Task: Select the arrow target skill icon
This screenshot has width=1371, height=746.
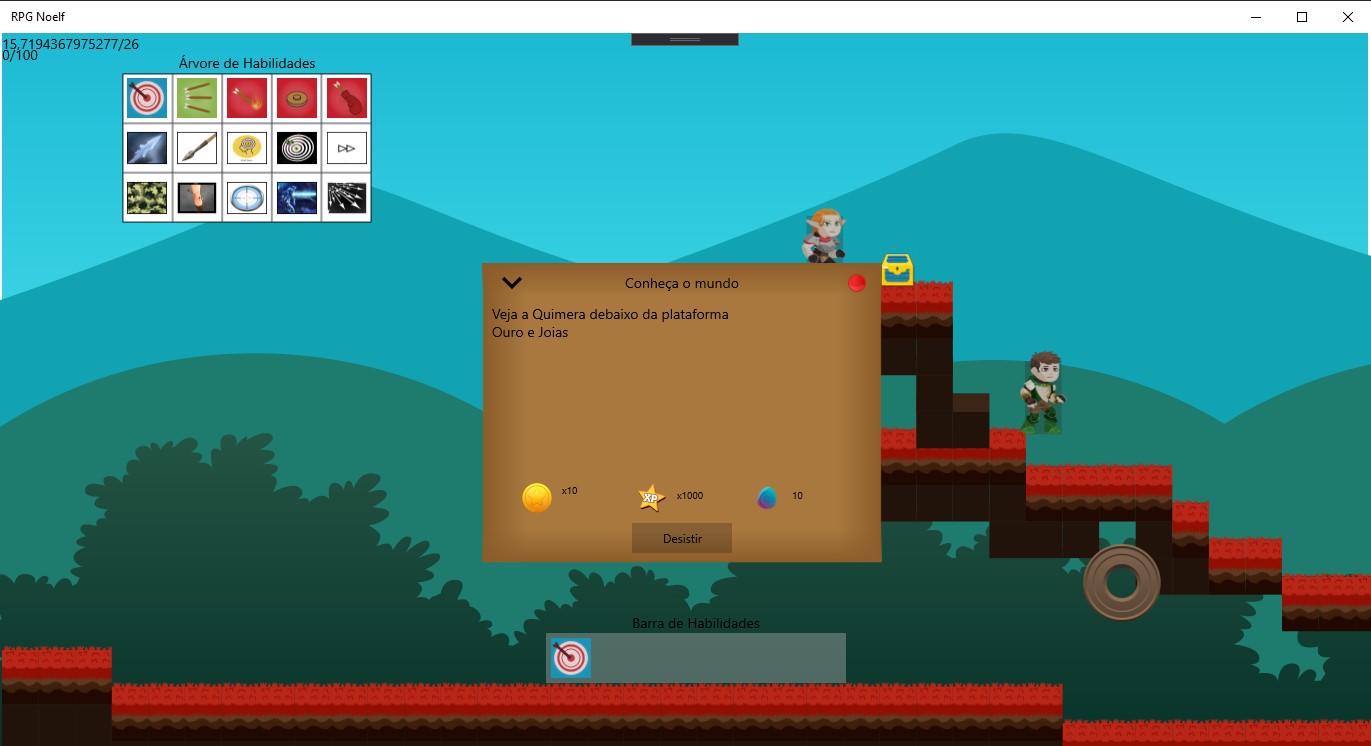Action: click(147, 97)
